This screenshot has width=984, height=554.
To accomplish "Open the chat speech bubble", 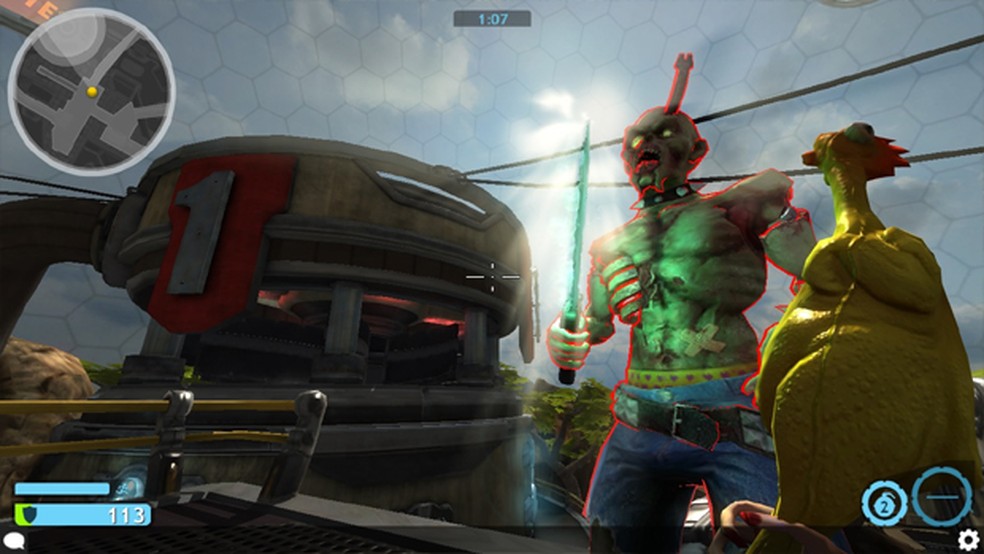I will click(x=16, y=541).
